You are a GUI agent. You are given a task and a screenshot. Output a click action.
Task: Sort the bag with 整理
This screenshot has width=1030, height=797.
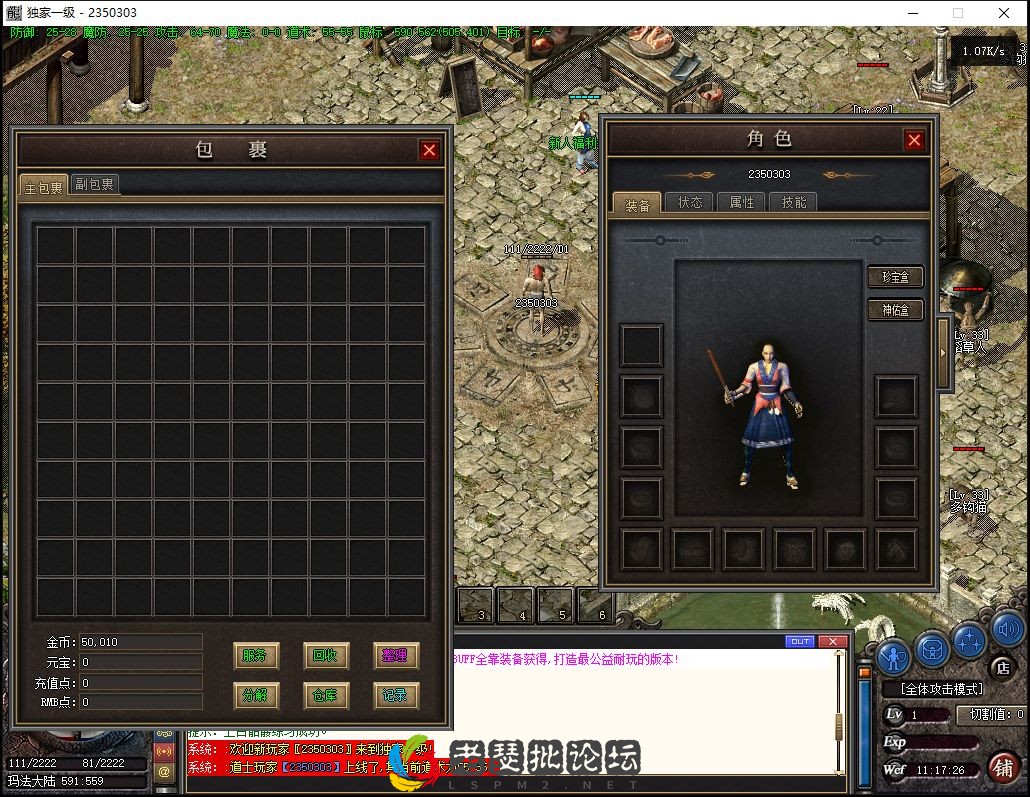coord(395,656)
